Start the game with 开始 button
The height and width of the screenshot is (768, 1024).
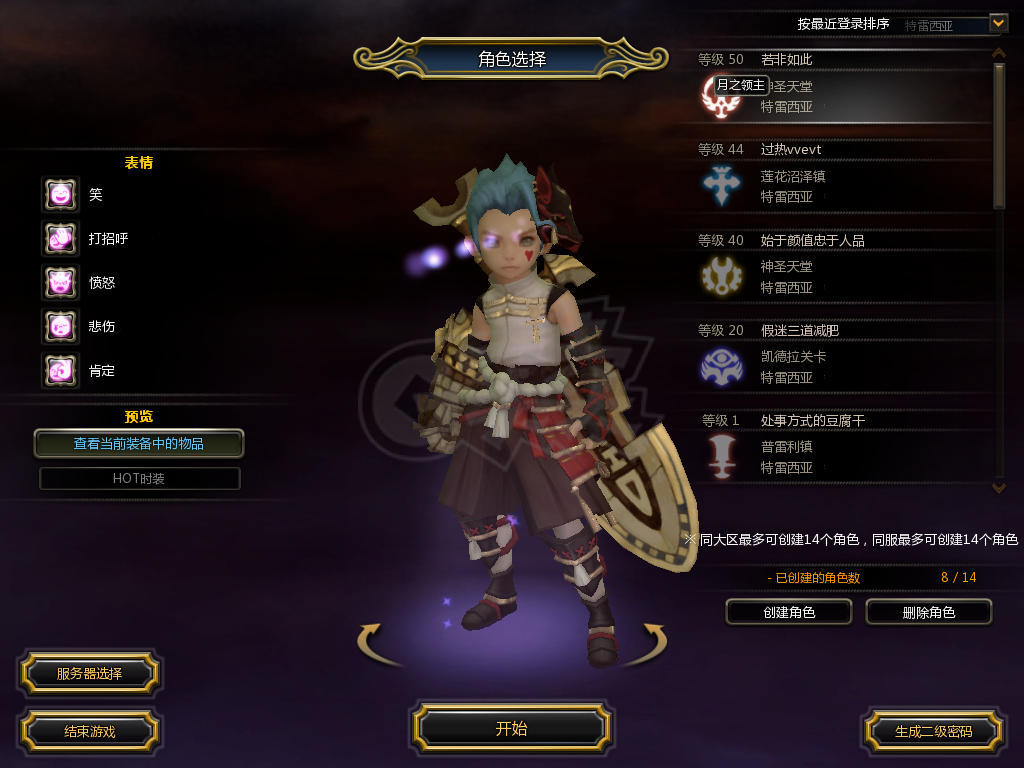coord(511,728)
